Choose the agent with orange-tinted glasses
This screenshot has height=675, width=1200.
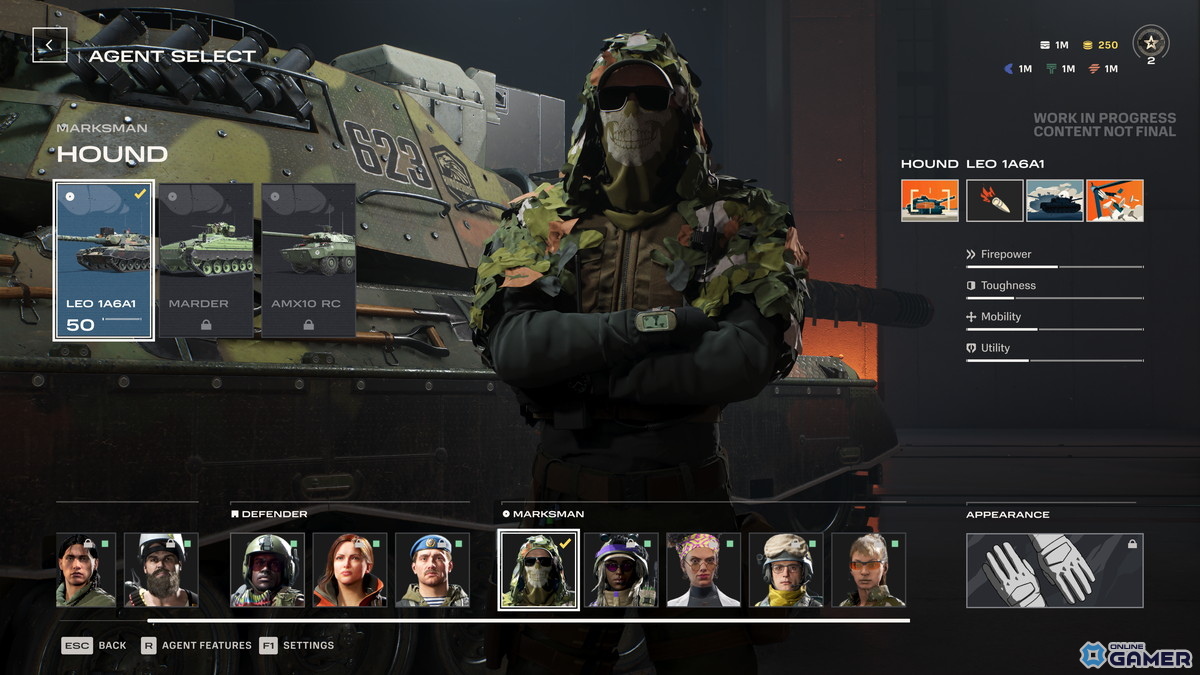(x=868, y=570)
